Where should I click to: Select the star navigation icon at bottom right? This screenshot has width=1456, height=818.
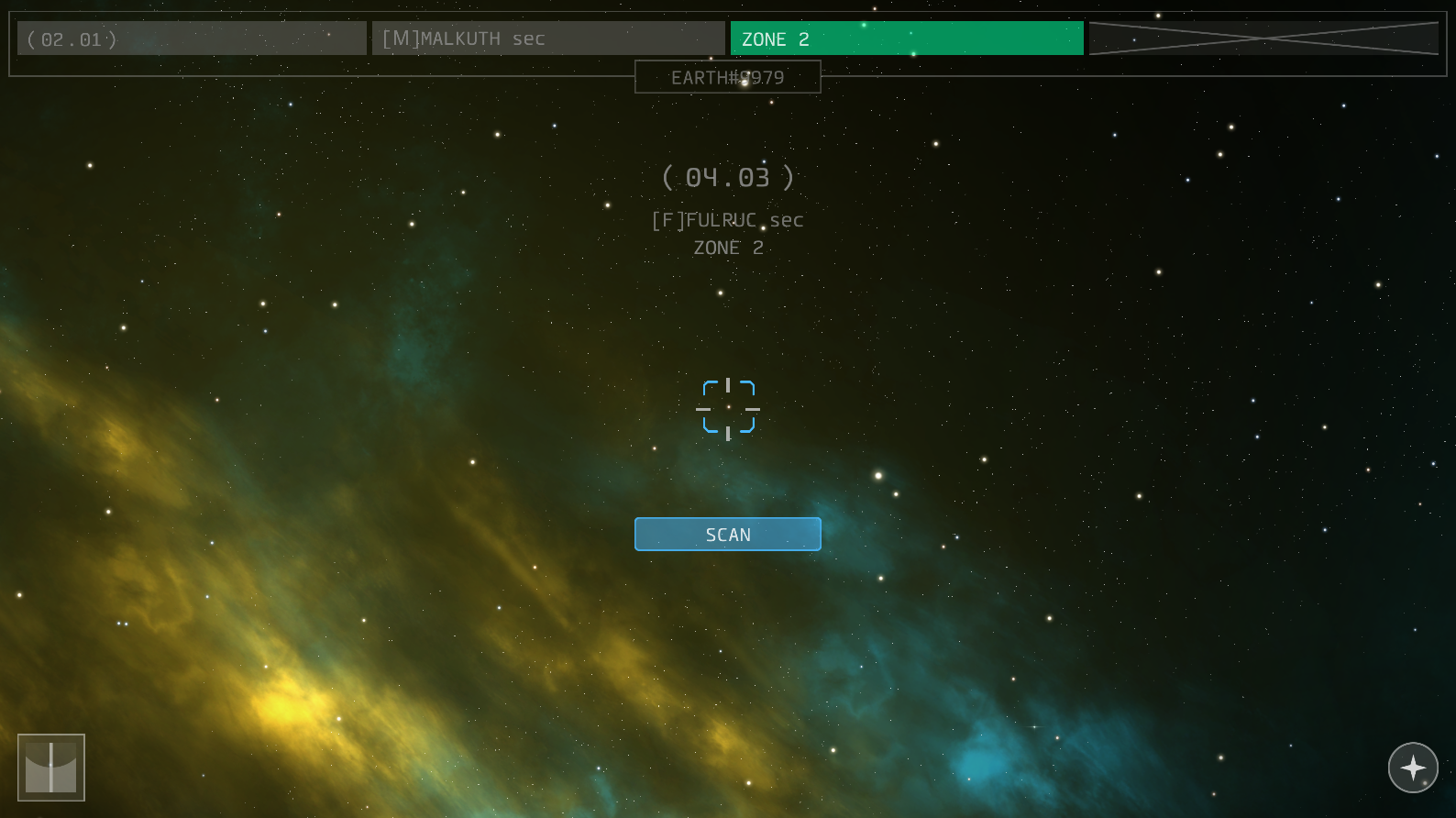1413,768
